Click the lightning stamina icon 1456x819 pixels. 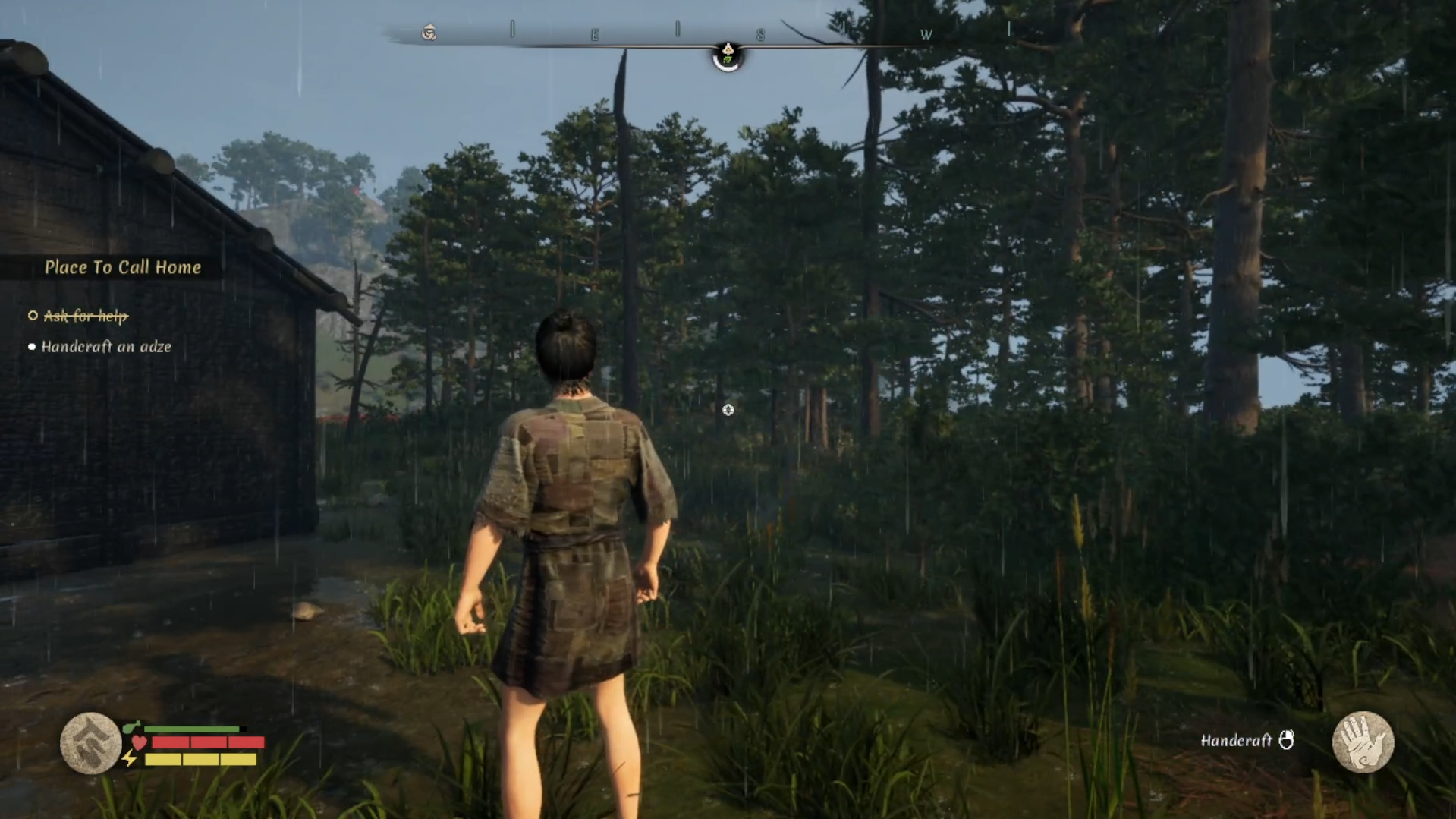pos(128,758)
